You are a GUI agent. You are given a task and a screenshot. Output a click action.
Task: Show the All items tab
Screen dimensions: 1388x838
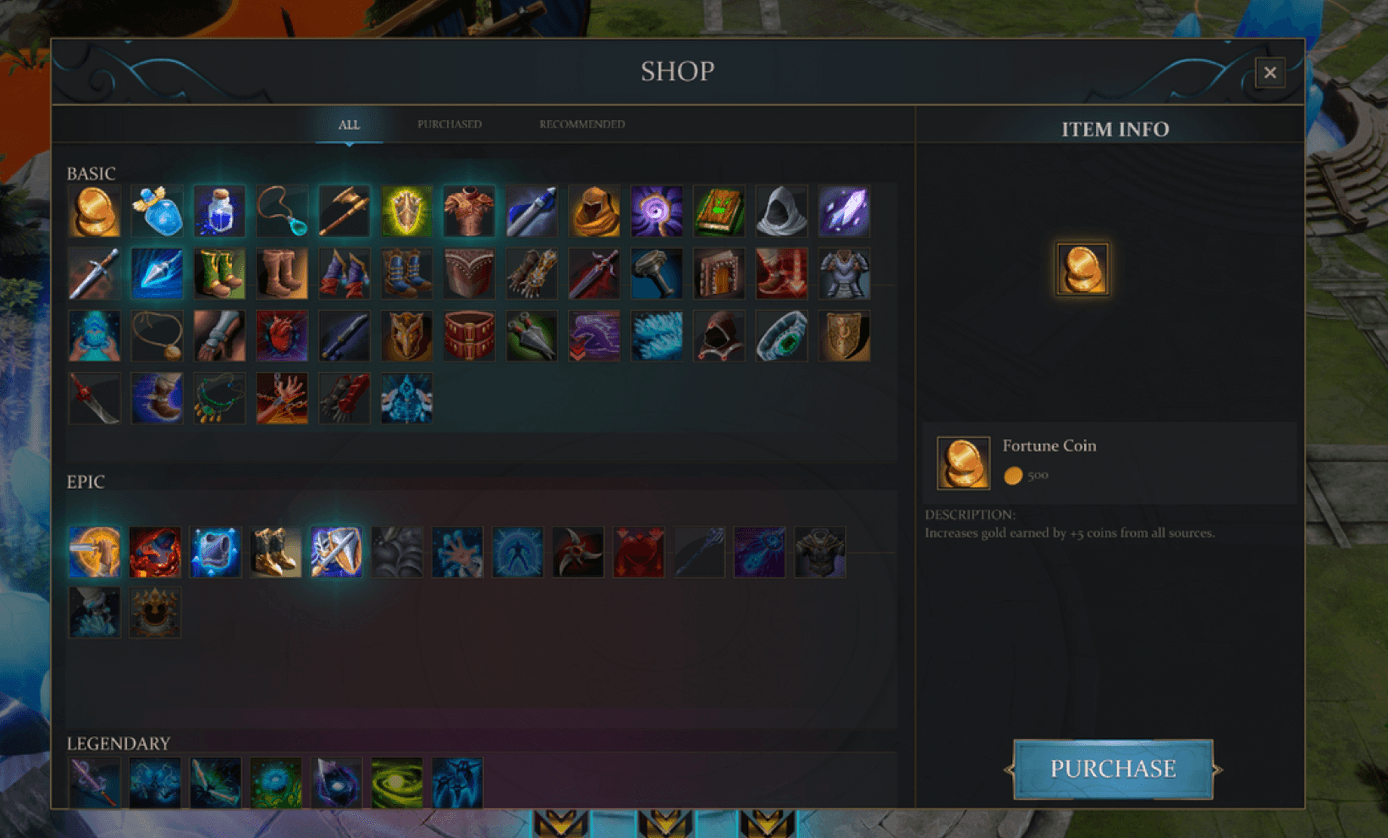point(349,124)
